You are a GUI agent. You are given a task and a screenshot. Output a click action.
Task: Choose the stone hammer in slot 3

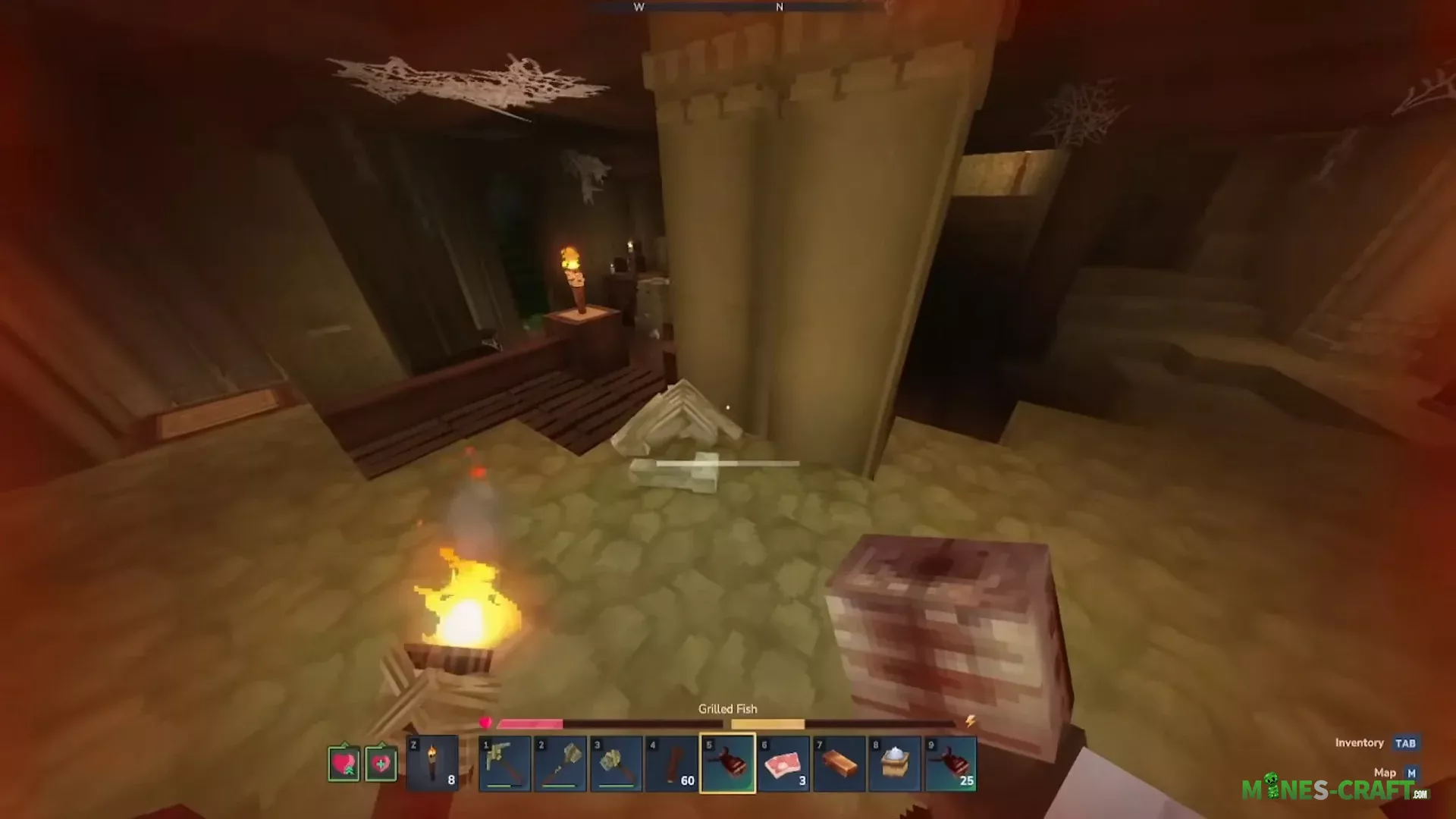[616, 763]
